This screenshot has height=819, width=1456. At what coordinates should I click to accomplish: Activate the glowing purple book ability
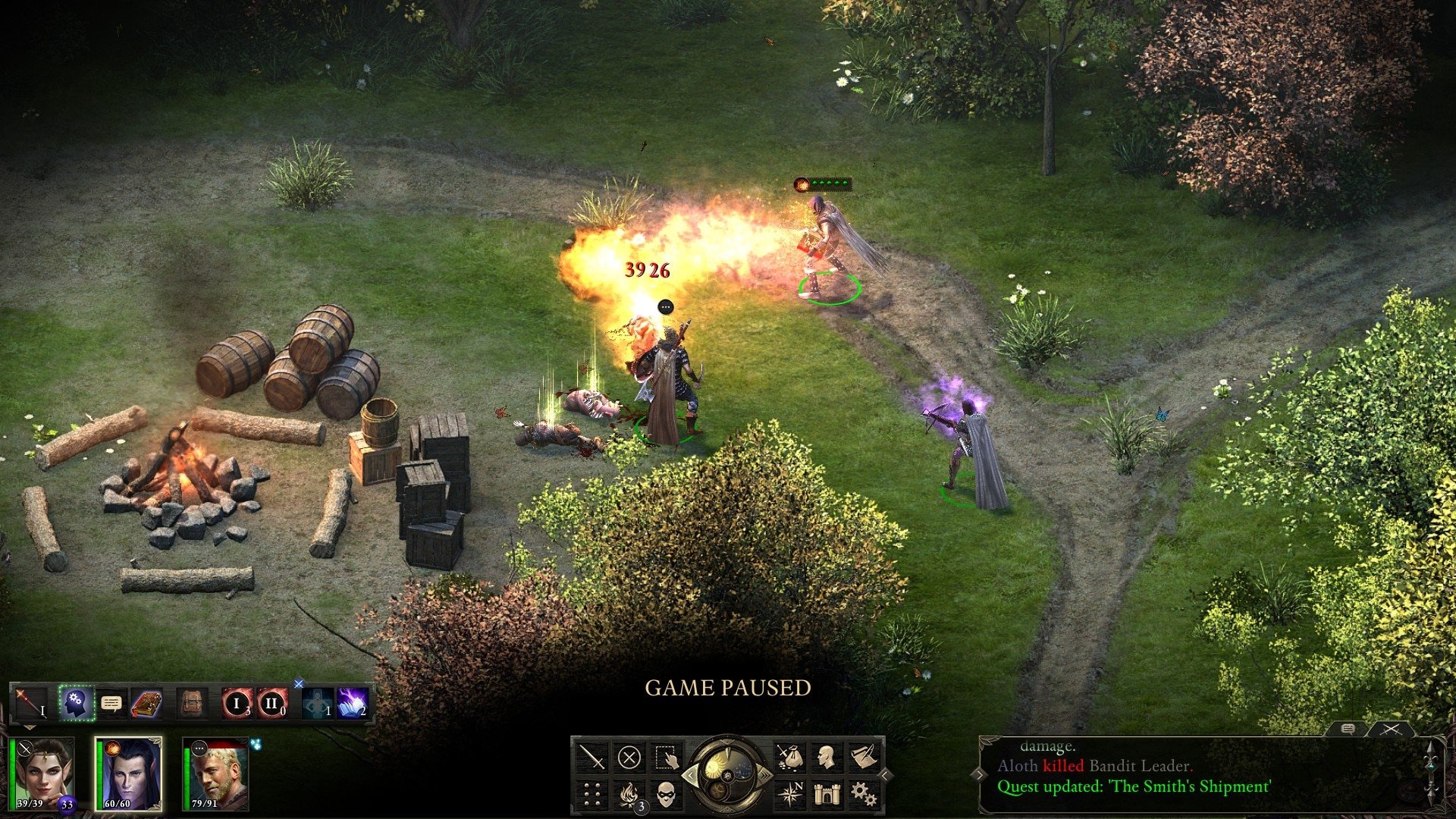pos(352,703)
